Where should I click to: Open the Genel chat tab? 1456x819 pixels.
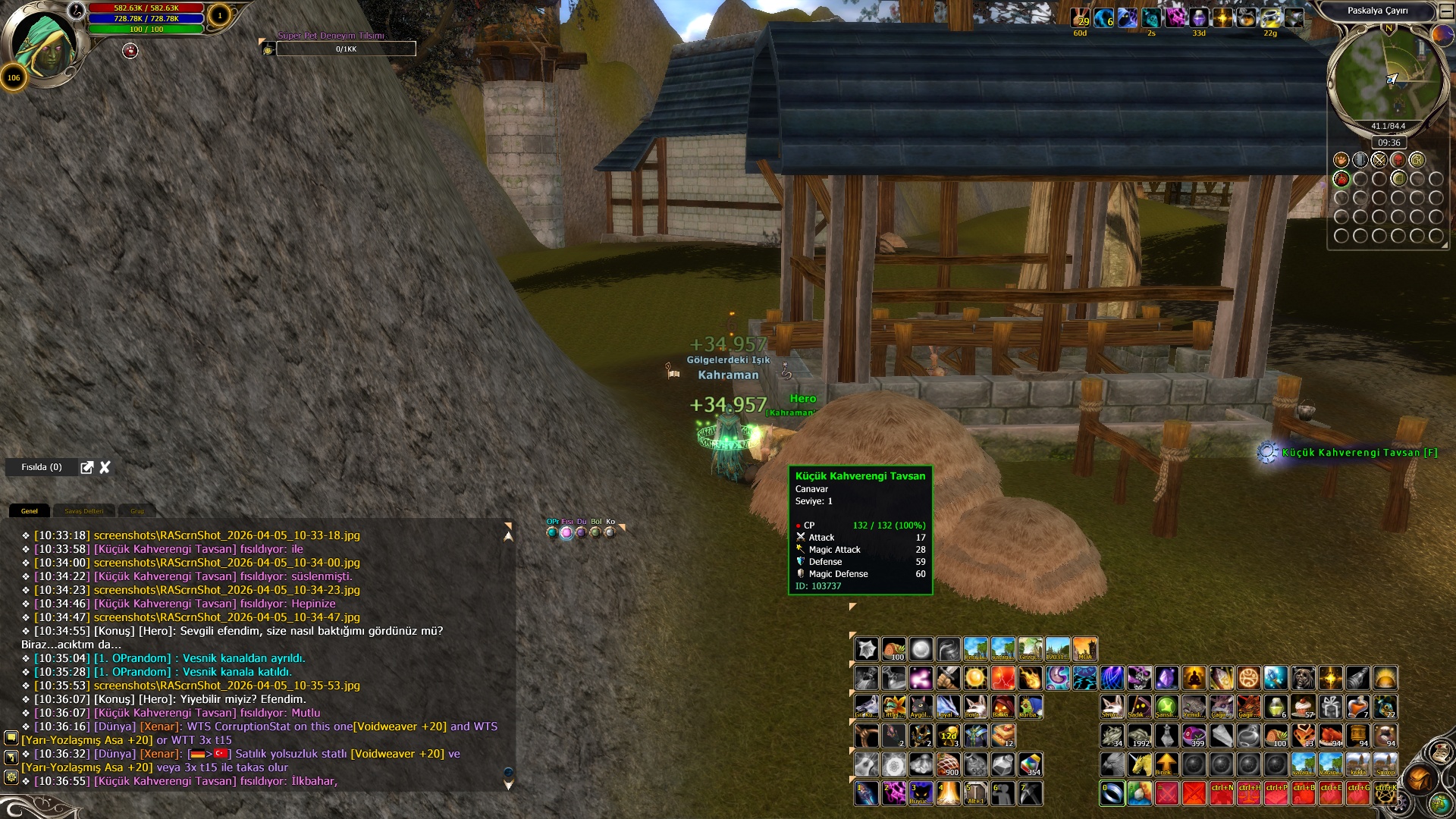click(30, 511)
